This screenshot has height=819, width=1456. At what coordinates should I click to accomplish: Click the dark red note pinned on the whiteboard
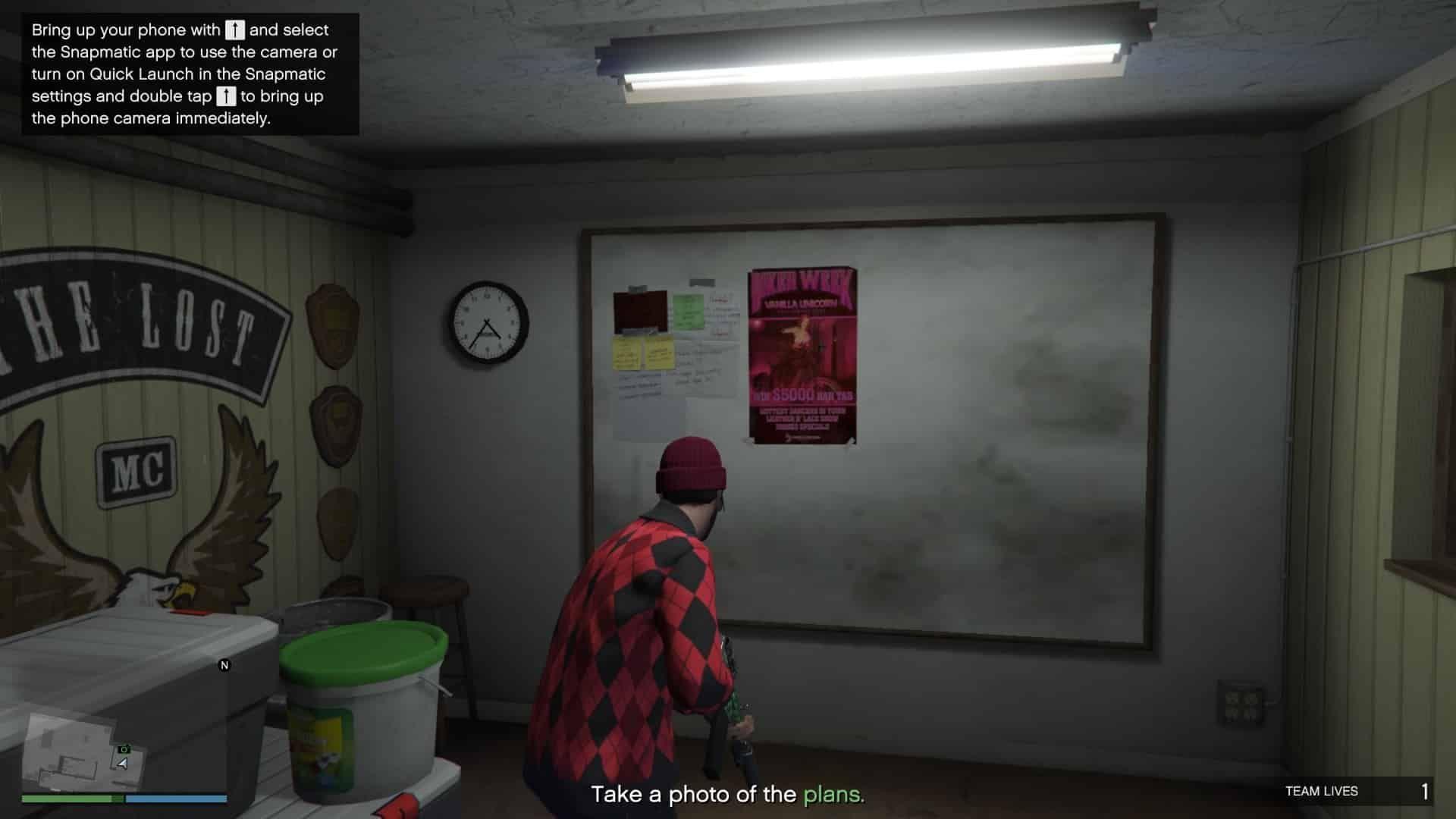(640, 311)
